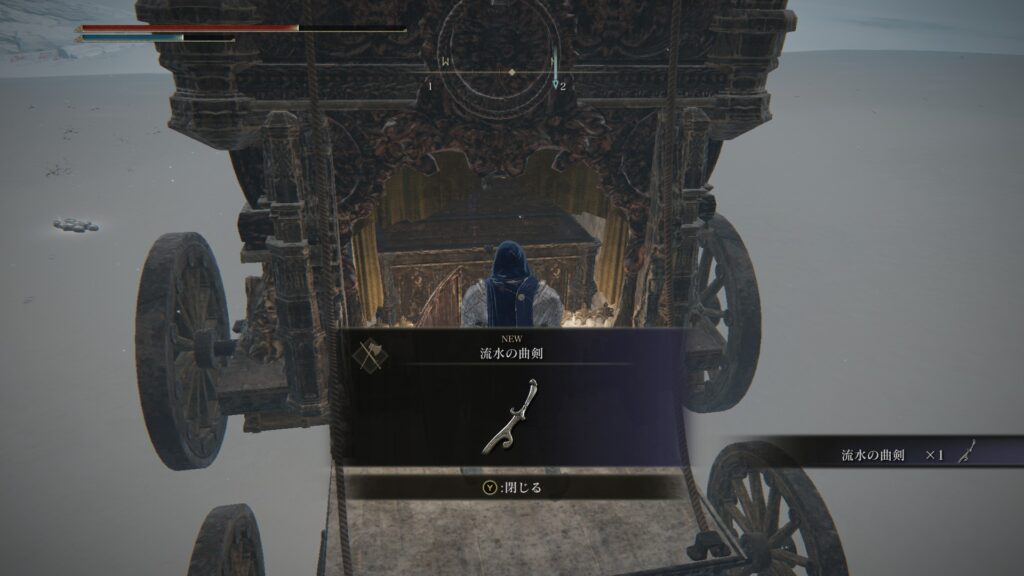
Task: Select the 流水の曲剣 sword image in popup
Action: tap(513, 415)
